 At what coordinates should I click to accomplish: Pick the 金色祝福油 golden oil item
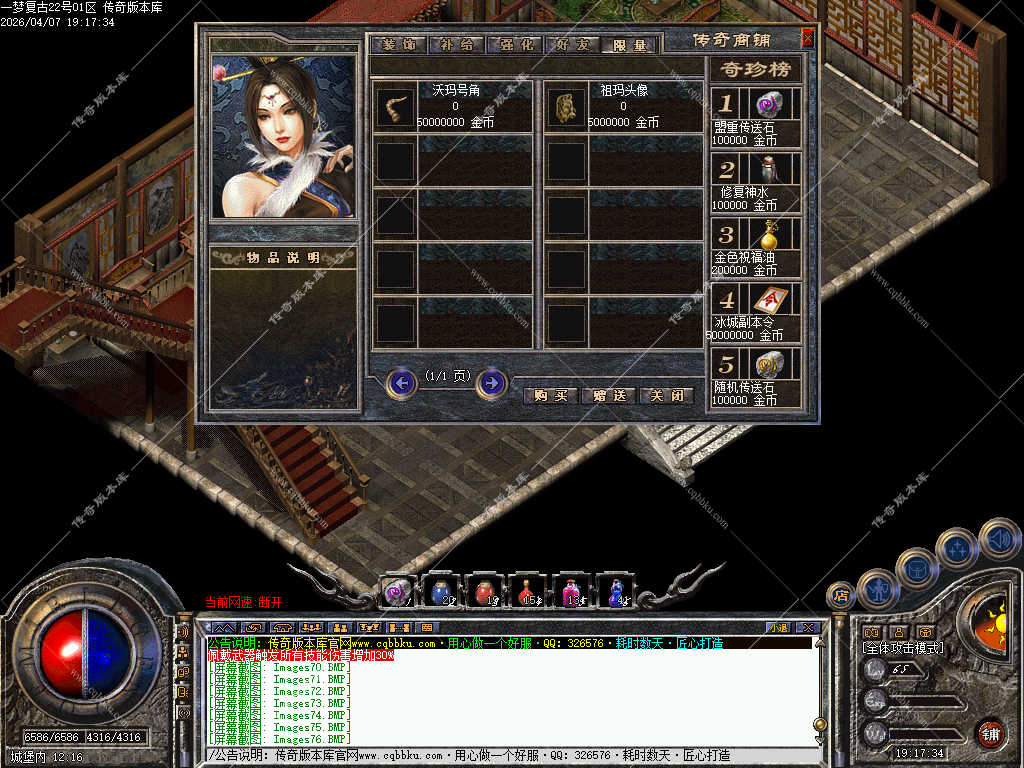(x=768, y=235)
